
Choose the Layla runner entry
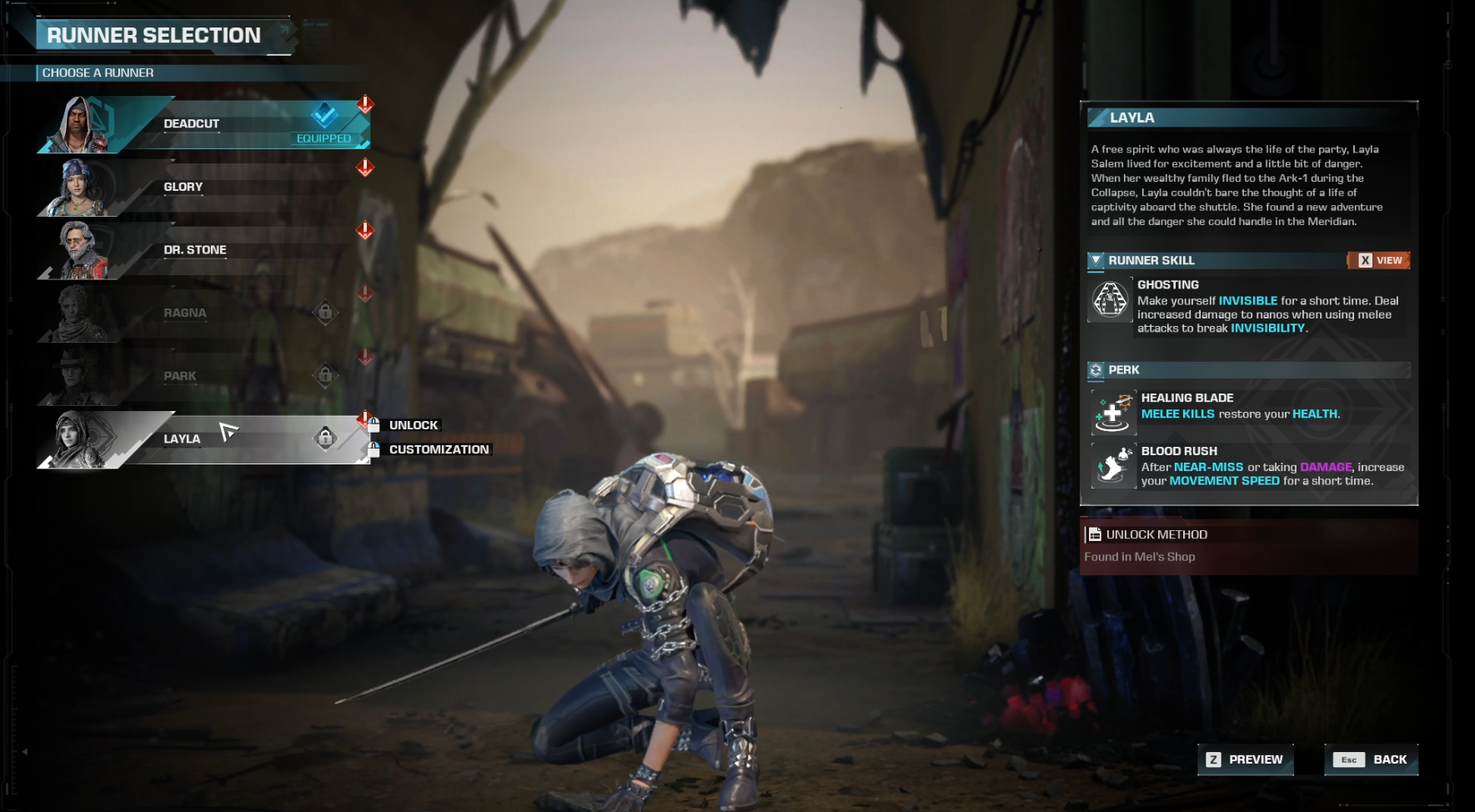click(200, 439)
